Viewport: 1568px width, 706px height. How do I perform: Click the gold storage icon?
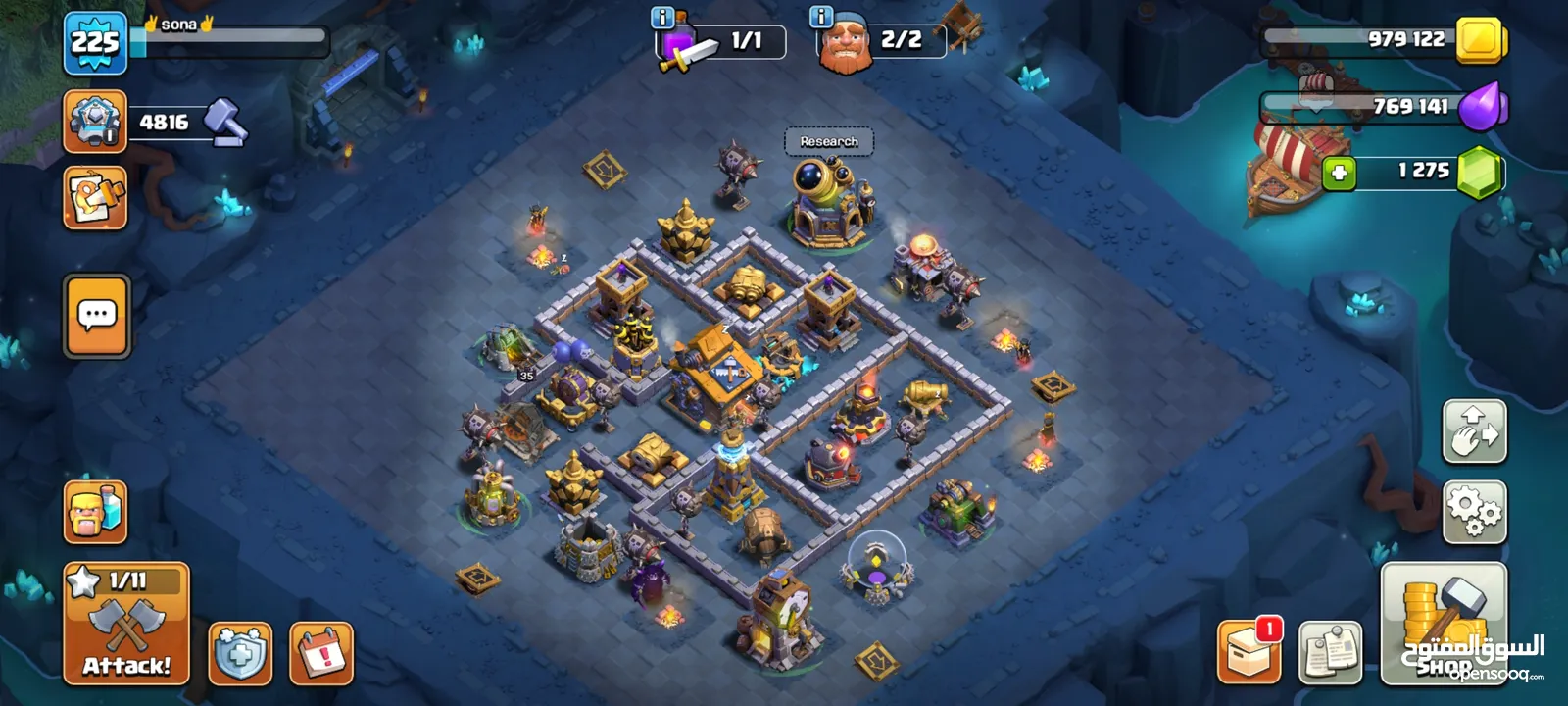pos(1482,41)
